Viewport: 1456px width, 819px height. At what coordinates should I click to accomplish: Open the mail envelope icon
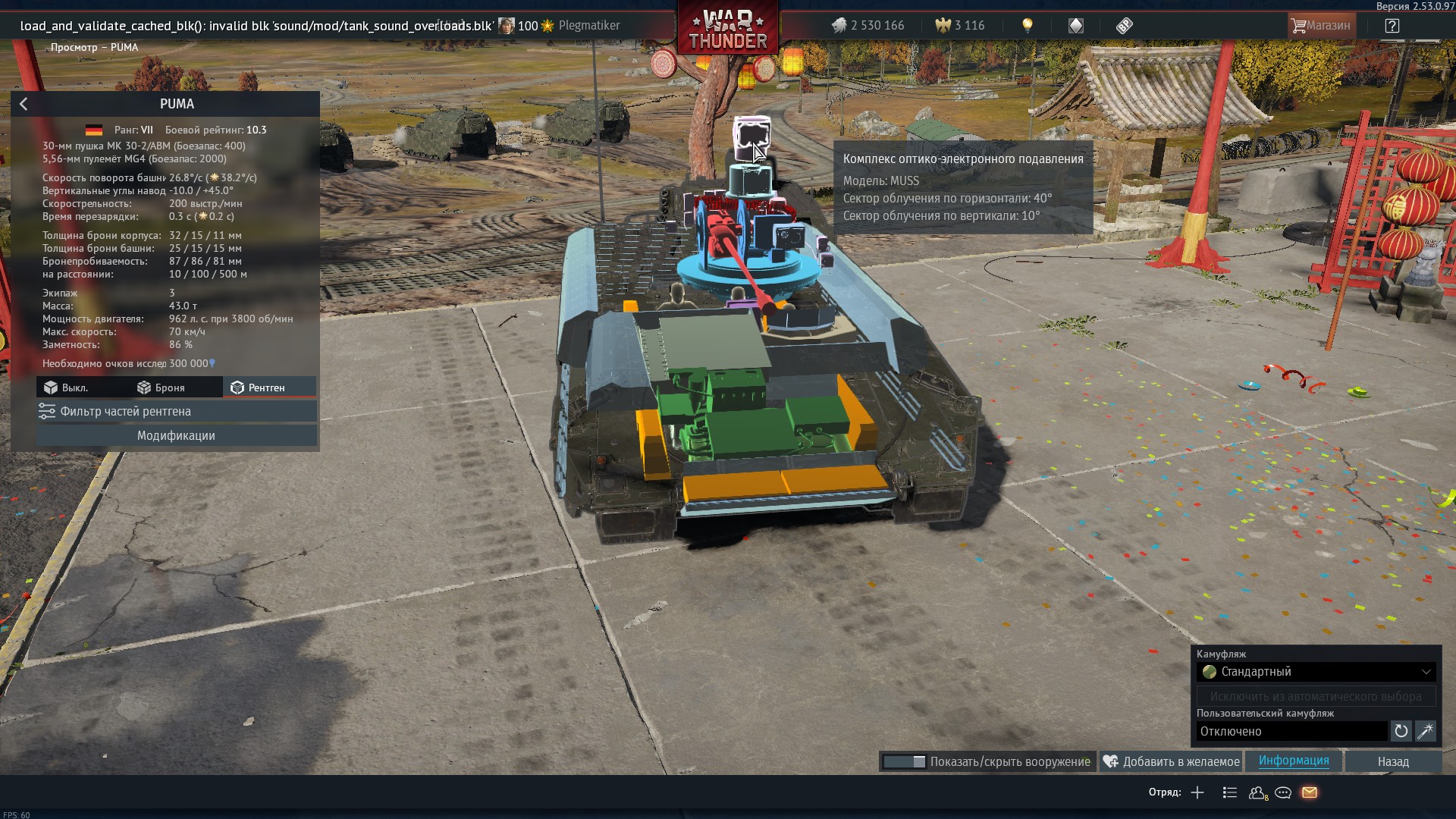[1310, 792]
